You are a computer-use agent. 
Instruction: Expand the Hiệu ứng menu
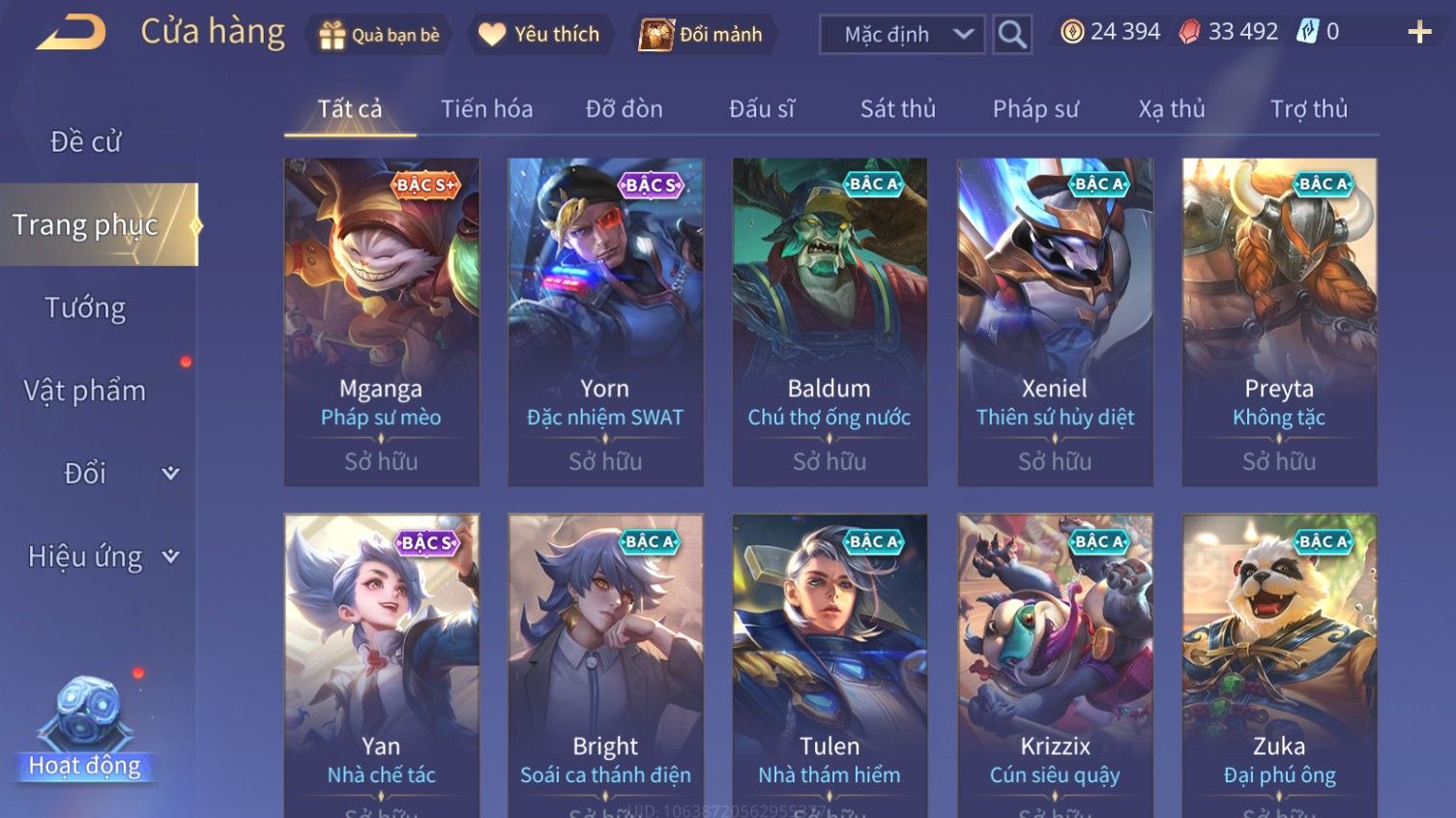click(102, 557)
